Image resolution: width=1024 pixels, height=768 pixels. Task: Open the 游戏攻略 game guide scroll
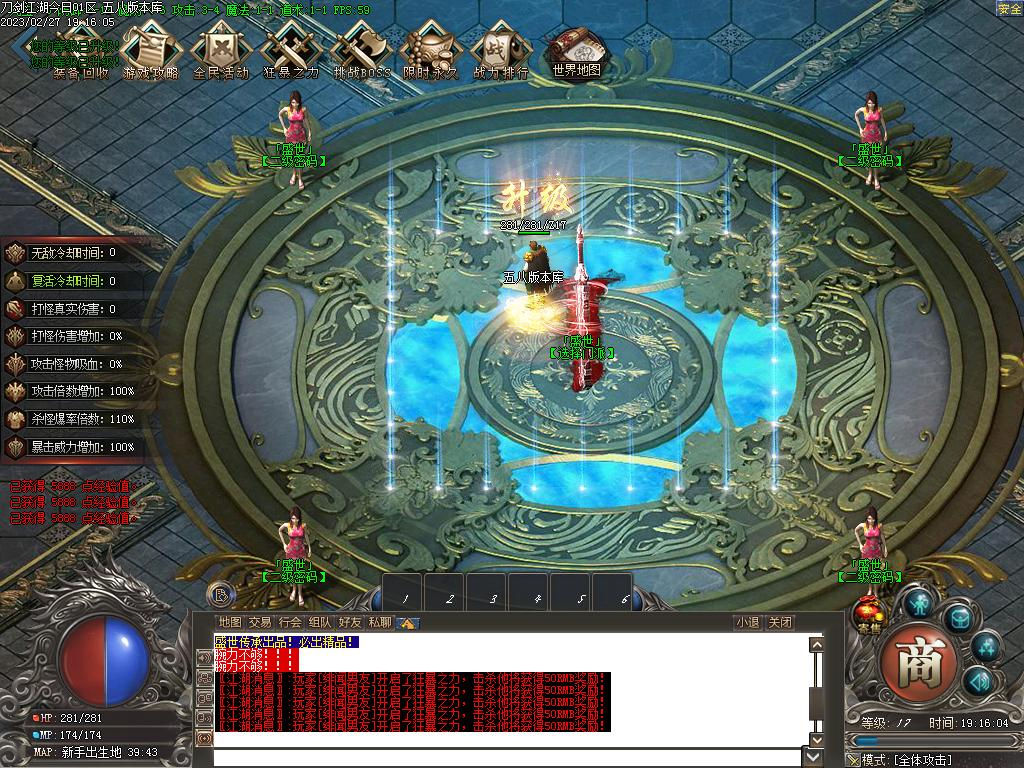click(150, 52)
